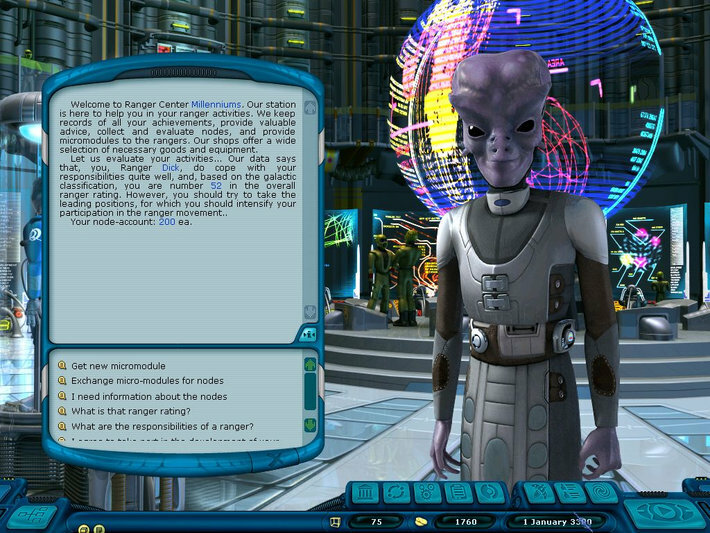Screen dimensions: 710x533
Task: Choose "Get new micromodule" reply
Action: point(120,365)
